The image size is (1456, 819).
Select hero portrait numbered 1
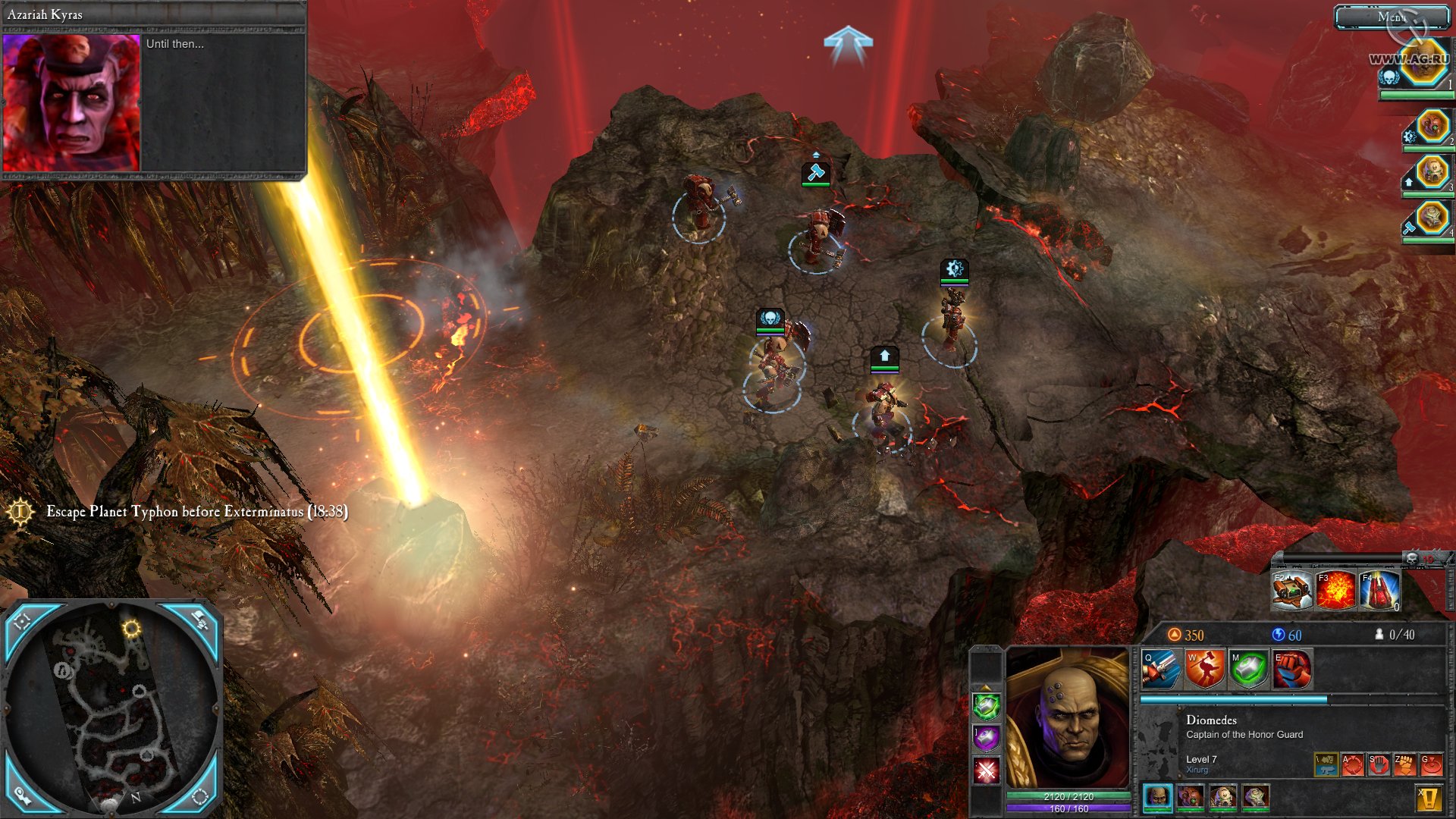pyautogui.click(x=1423, y=65)
